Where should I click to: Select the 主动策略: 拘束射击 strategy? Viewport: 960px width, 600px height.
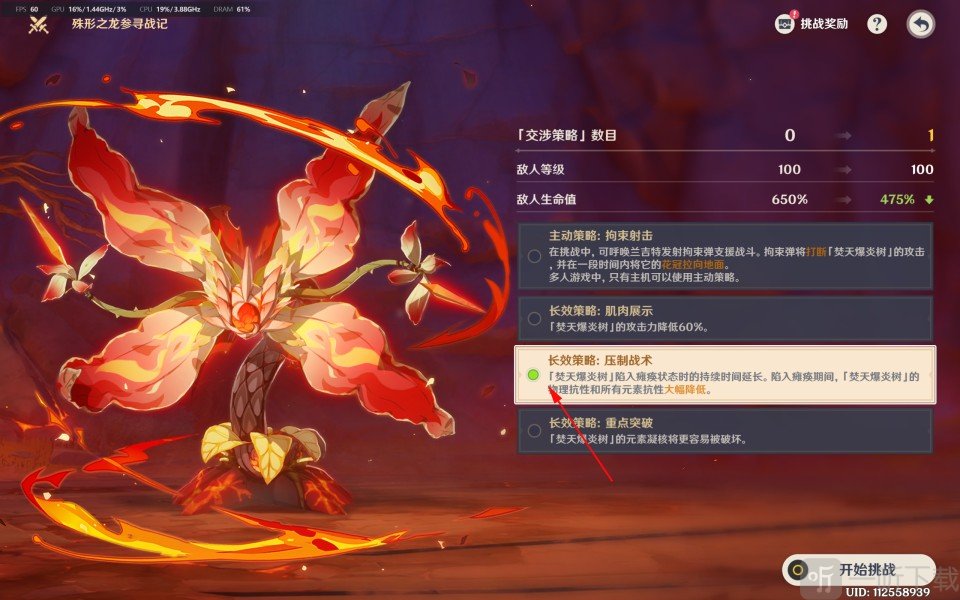click(x=725, y=255)
